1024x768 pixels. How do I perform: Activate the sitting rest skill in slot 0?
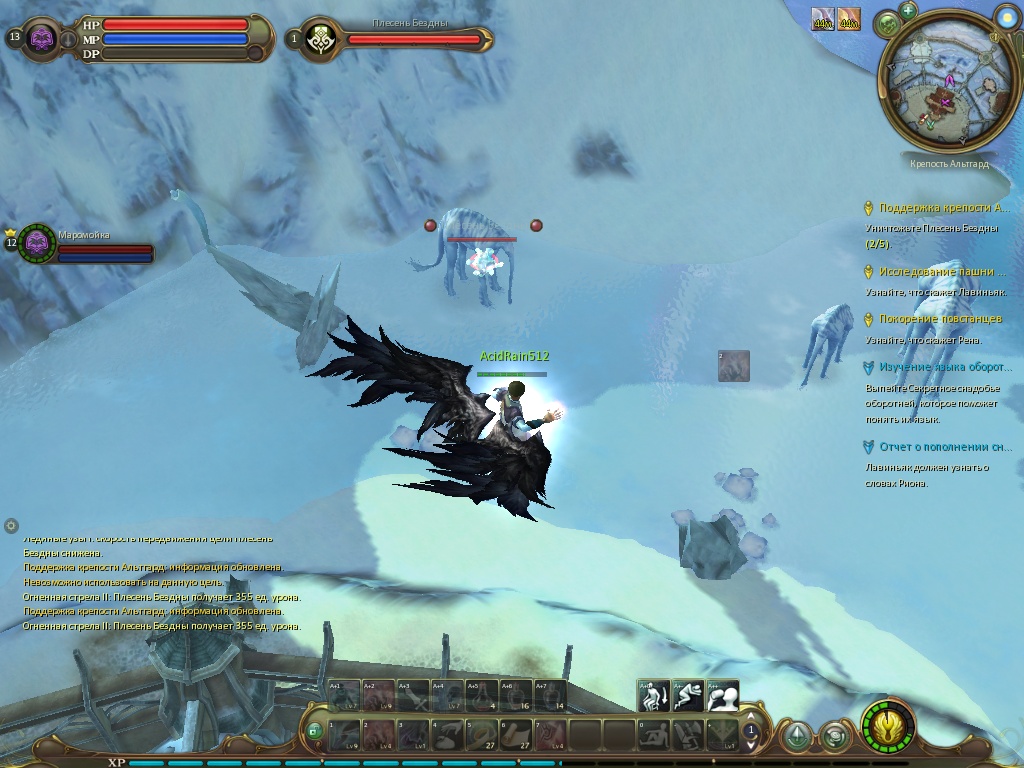coord(654,735)
